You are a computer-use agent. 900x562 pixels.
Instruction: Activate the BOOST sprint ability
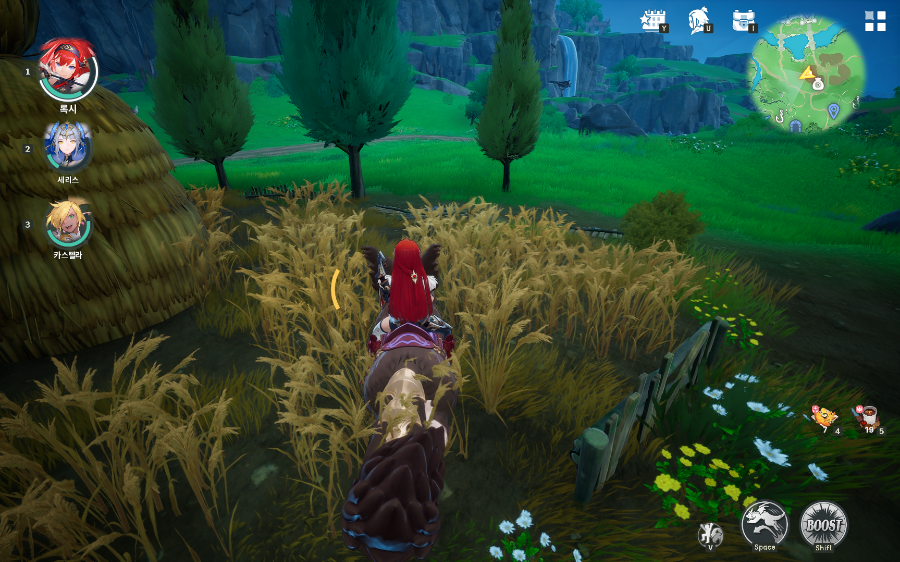(823, 523)
